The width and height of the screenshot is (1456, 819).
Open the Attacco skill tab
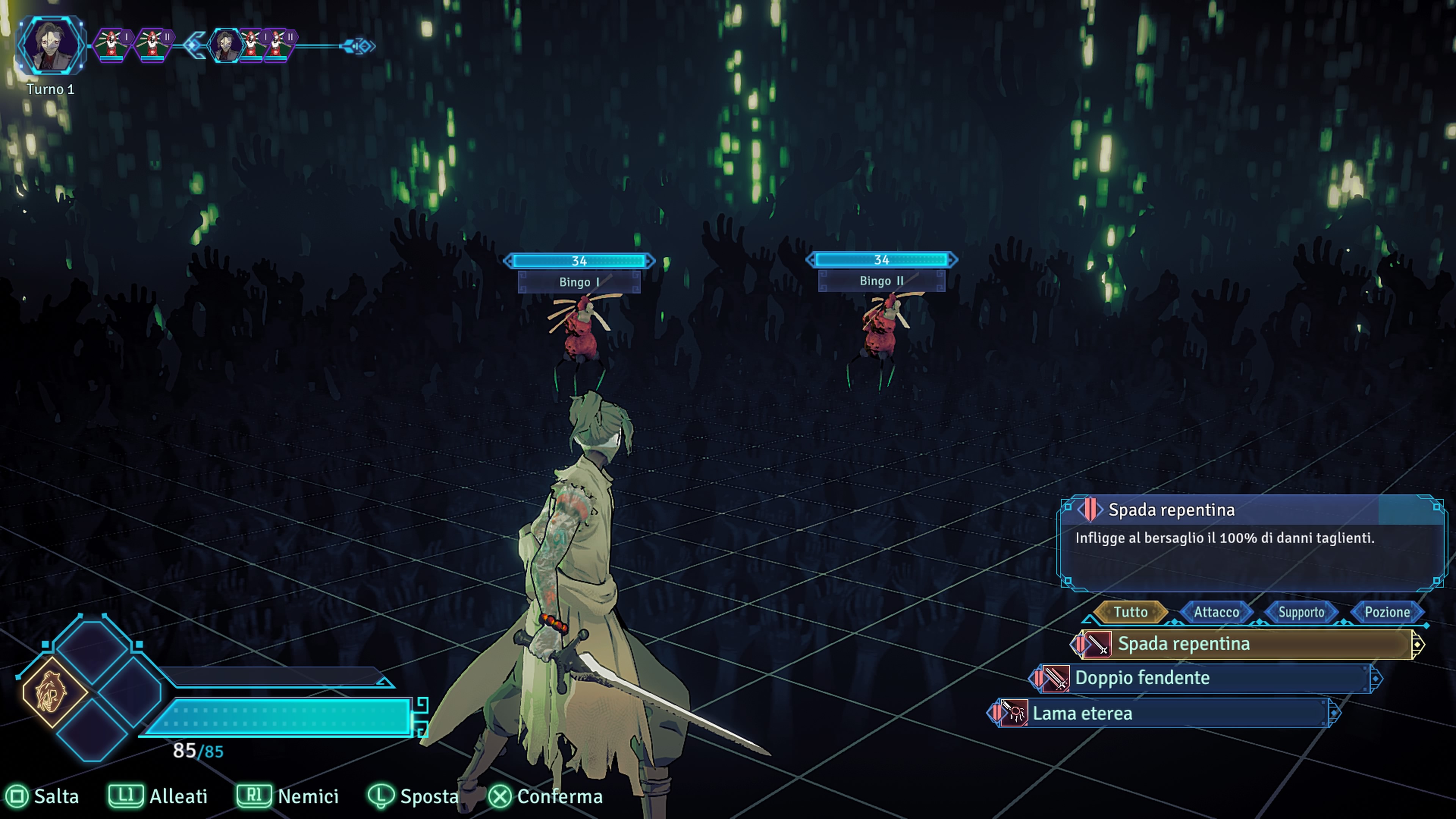click(x=1216, y=612)
